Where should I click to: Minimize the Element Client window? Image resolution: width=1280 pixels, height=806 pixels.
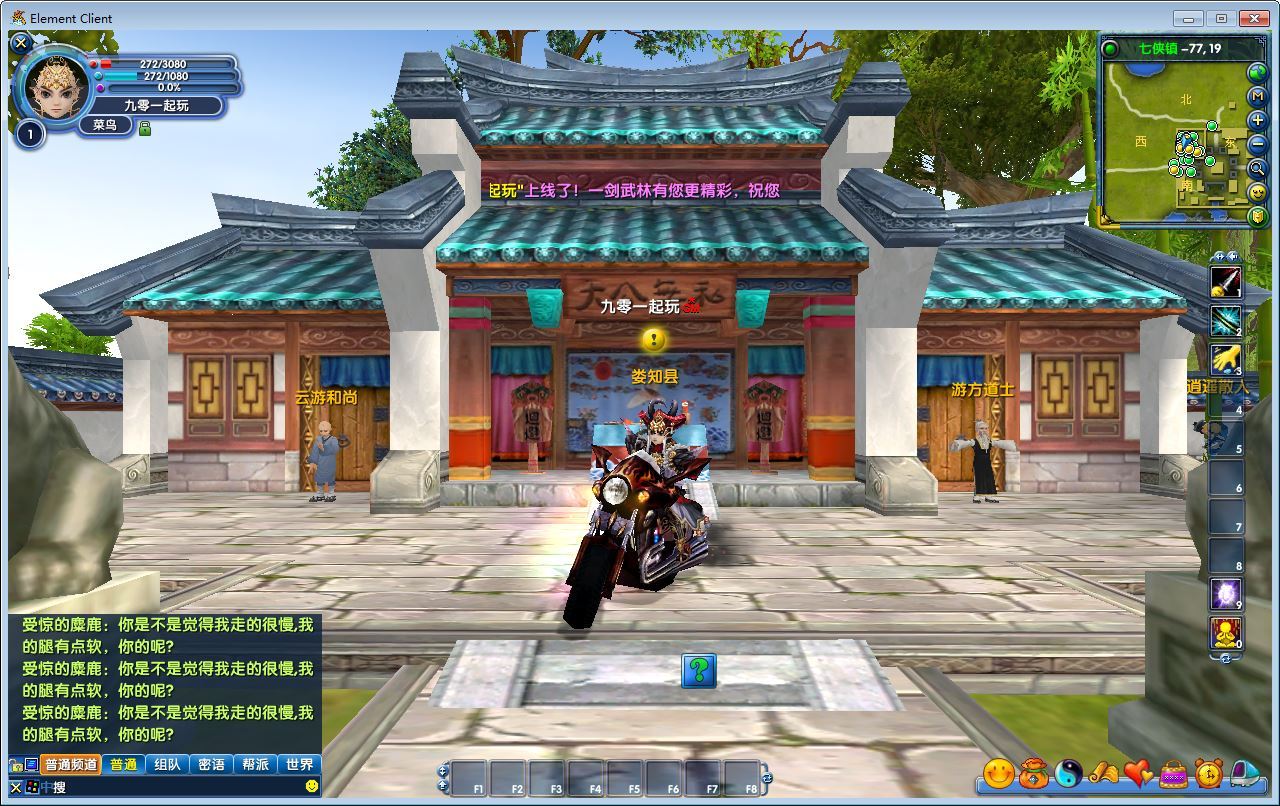(x=1188, y=18)
